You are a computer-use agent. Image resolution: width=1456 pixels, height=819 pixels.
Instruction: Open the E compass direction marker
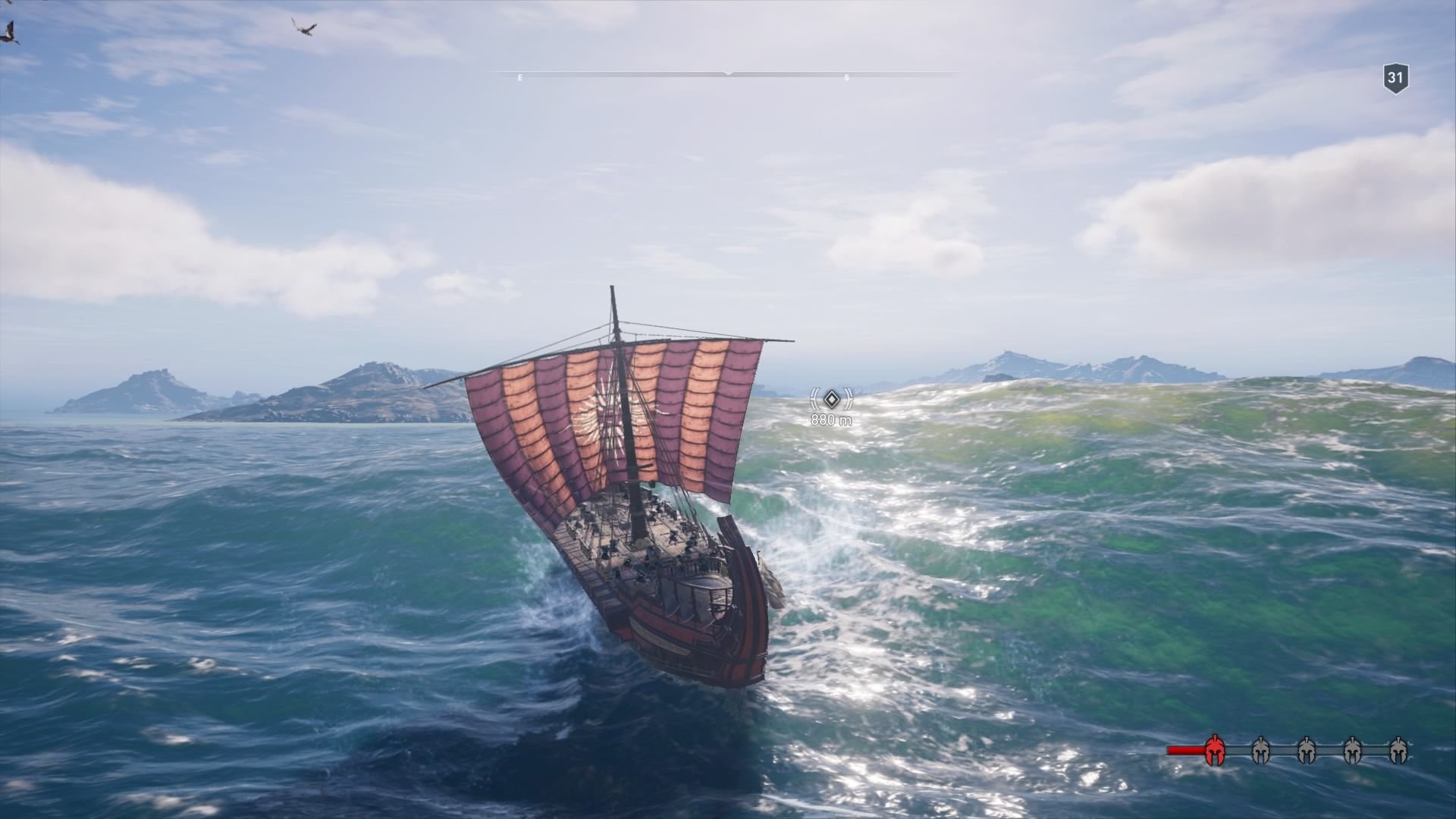point(519,77)
